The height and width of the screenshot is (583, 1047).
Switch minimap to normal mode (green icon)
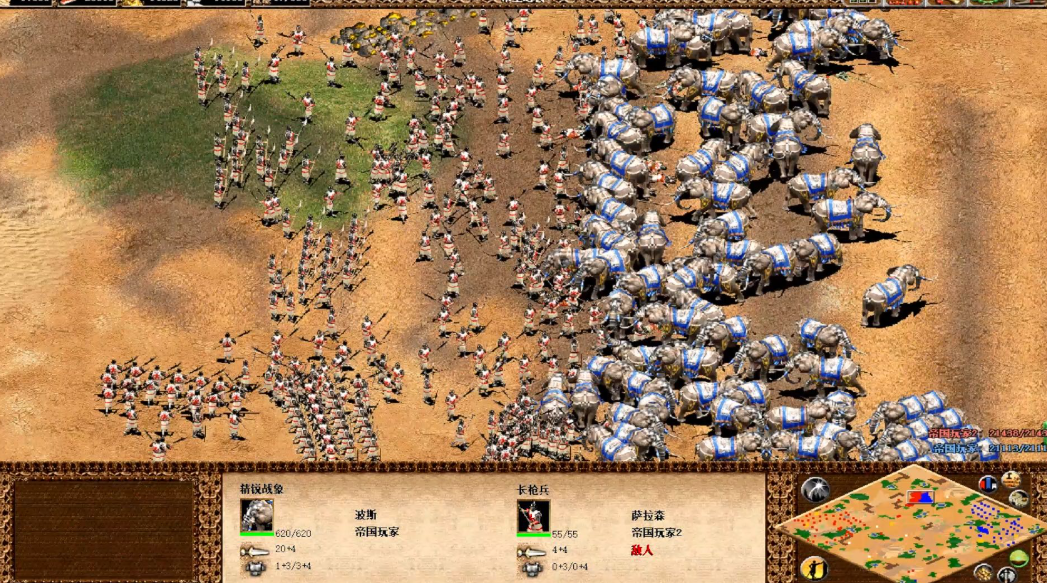[x=1018, y=560]
